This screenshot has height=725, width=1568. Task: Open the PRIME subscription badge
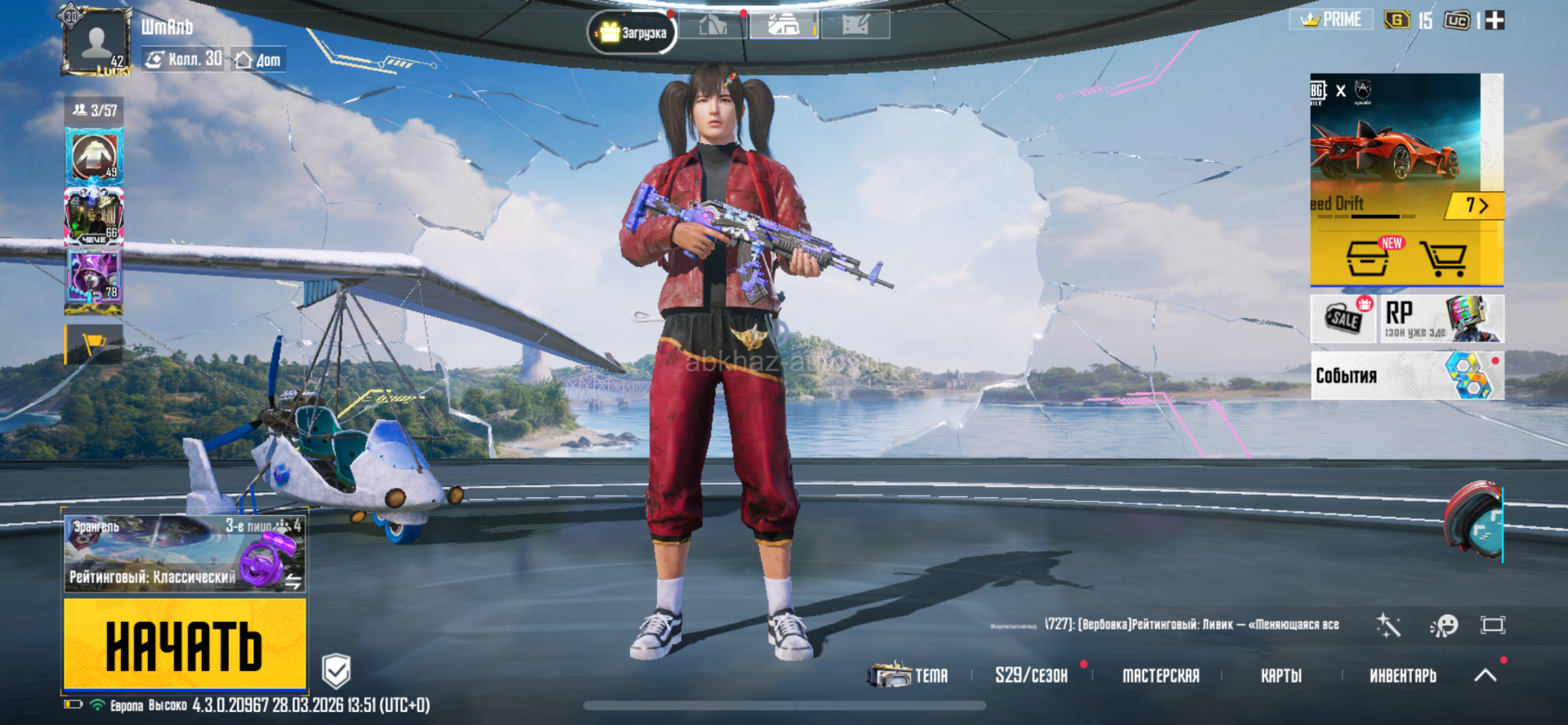coord(1331,20)
